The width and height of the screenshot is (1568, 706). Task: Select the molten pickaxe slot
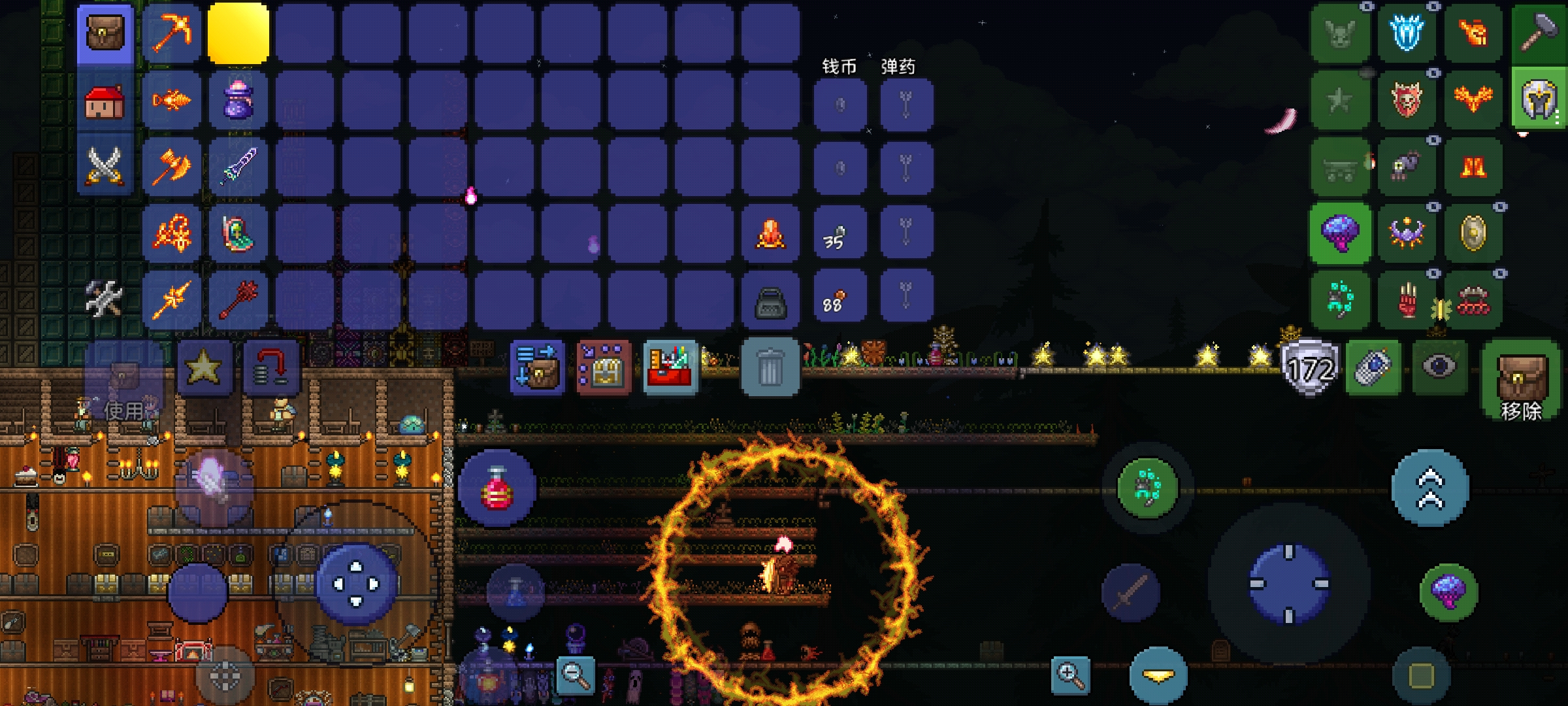pos(172,34)
